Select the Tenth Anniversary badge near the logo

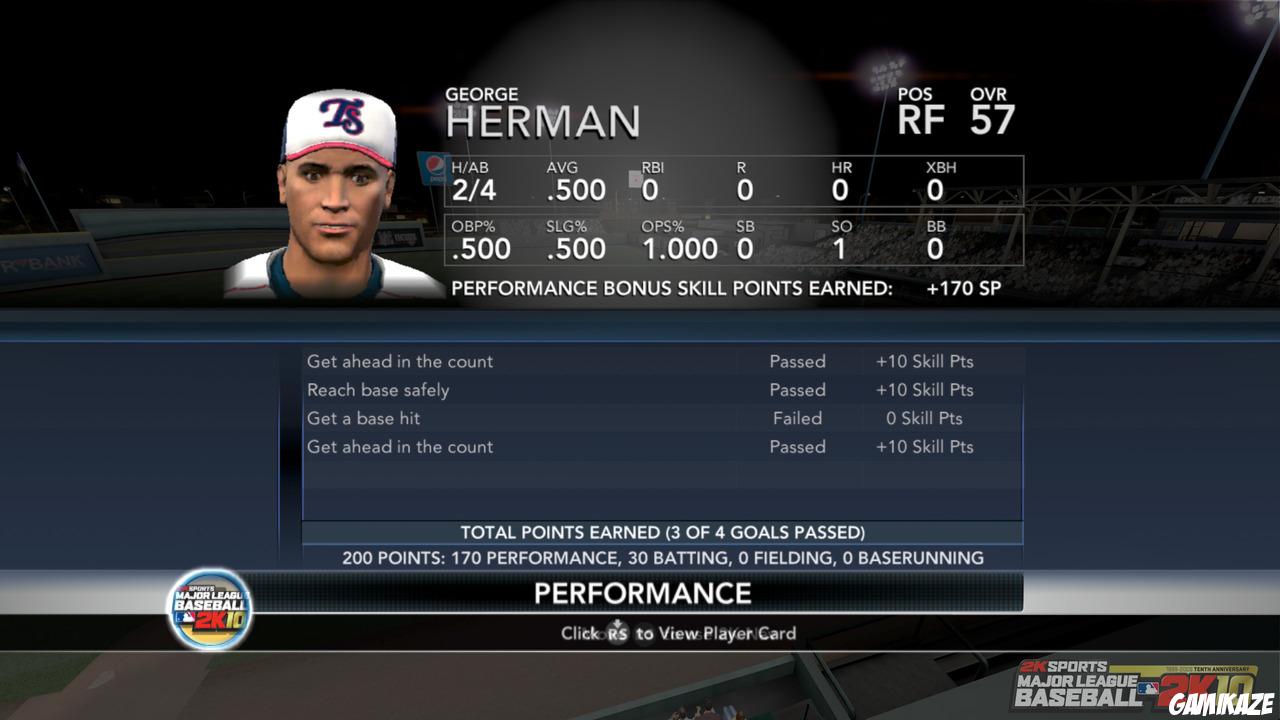1222,667
